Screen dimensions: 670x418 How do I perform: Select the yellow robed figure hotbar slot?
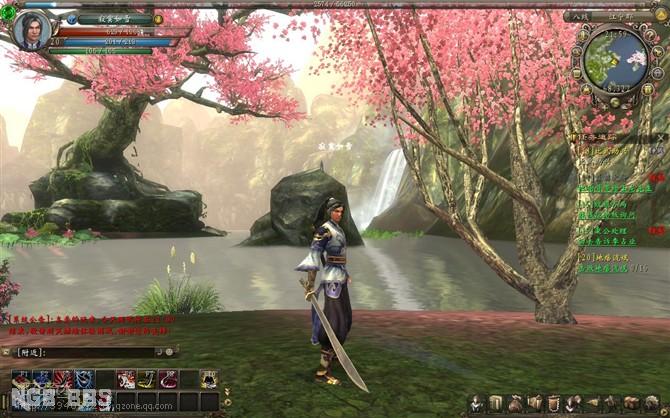(x=208, y=379)
